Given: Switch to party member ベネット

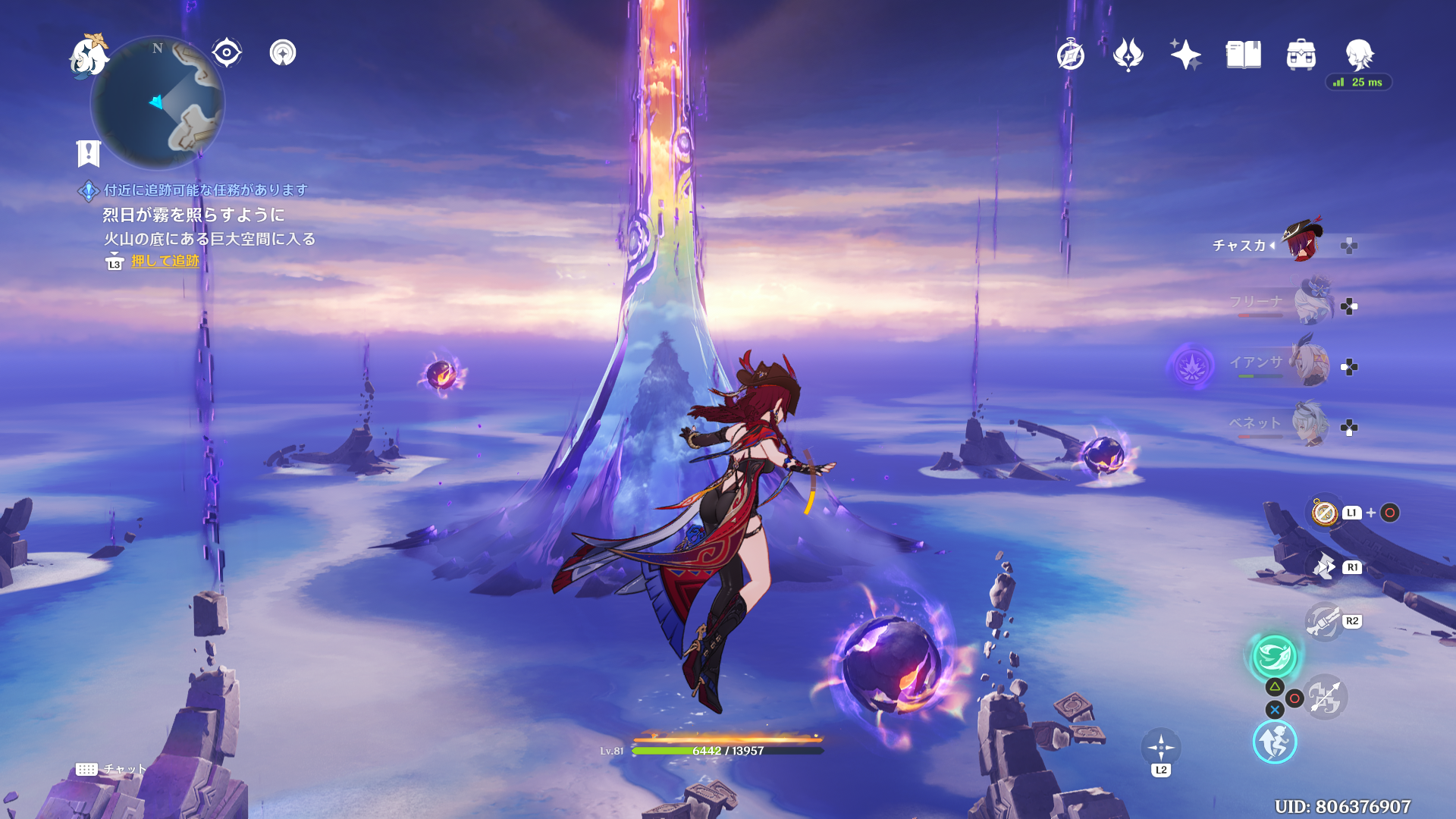Looking at the screenshot, I should pos(1310,424).
